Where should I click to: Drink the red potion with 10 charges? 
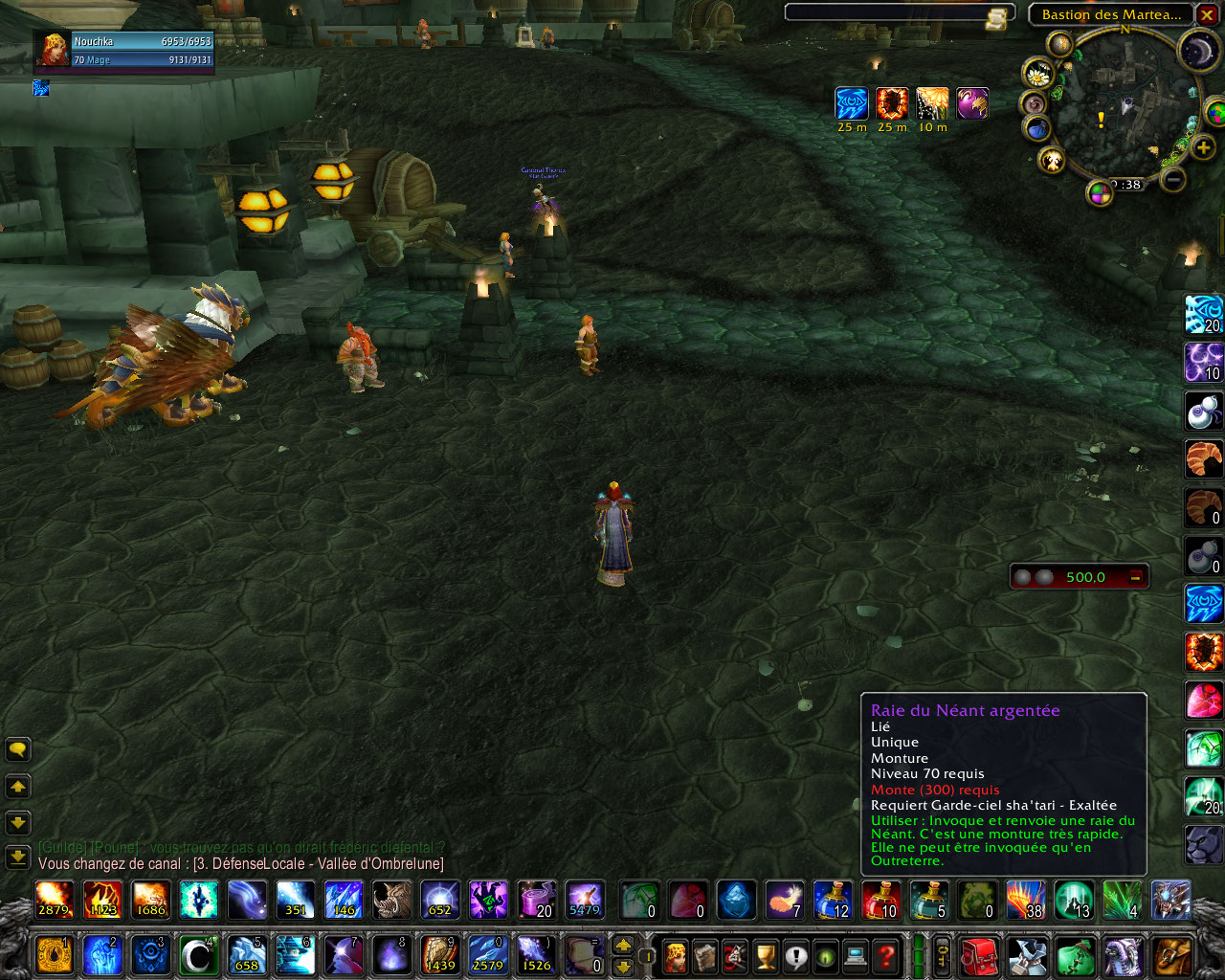880,900
